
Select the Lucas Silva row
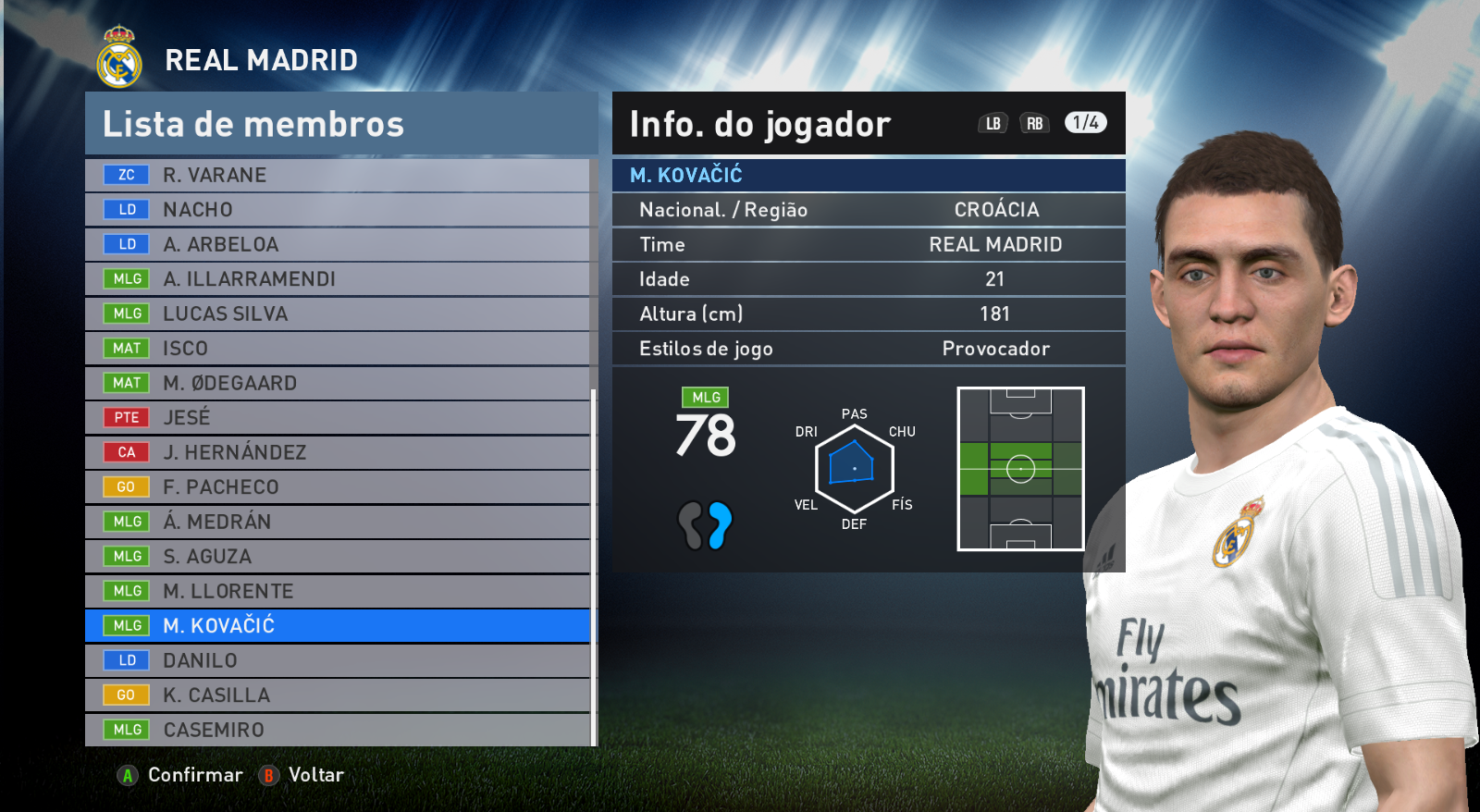coord(338,314)
